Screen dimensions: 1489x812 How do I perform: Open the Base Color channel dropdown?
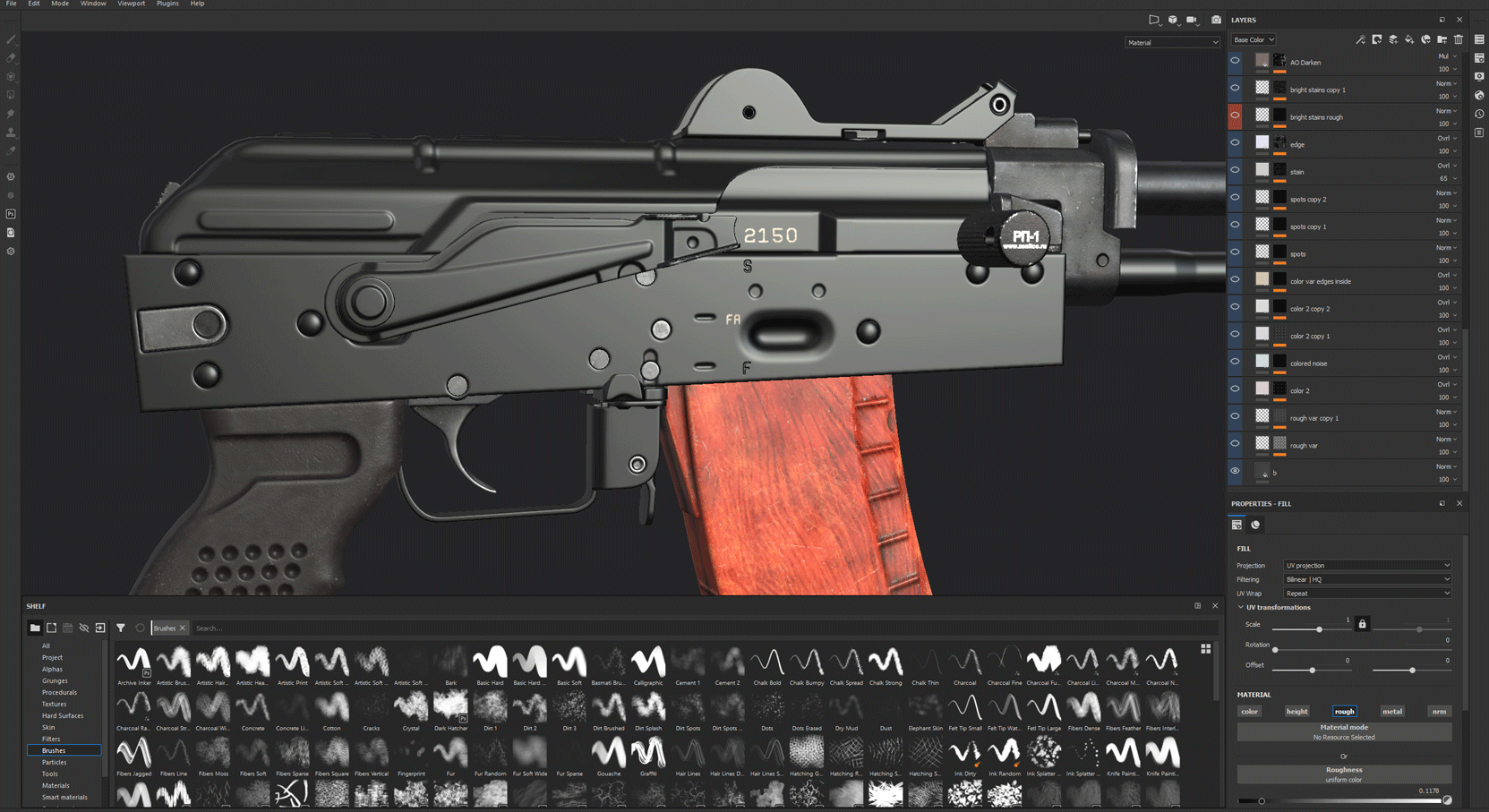[1254, 39]
